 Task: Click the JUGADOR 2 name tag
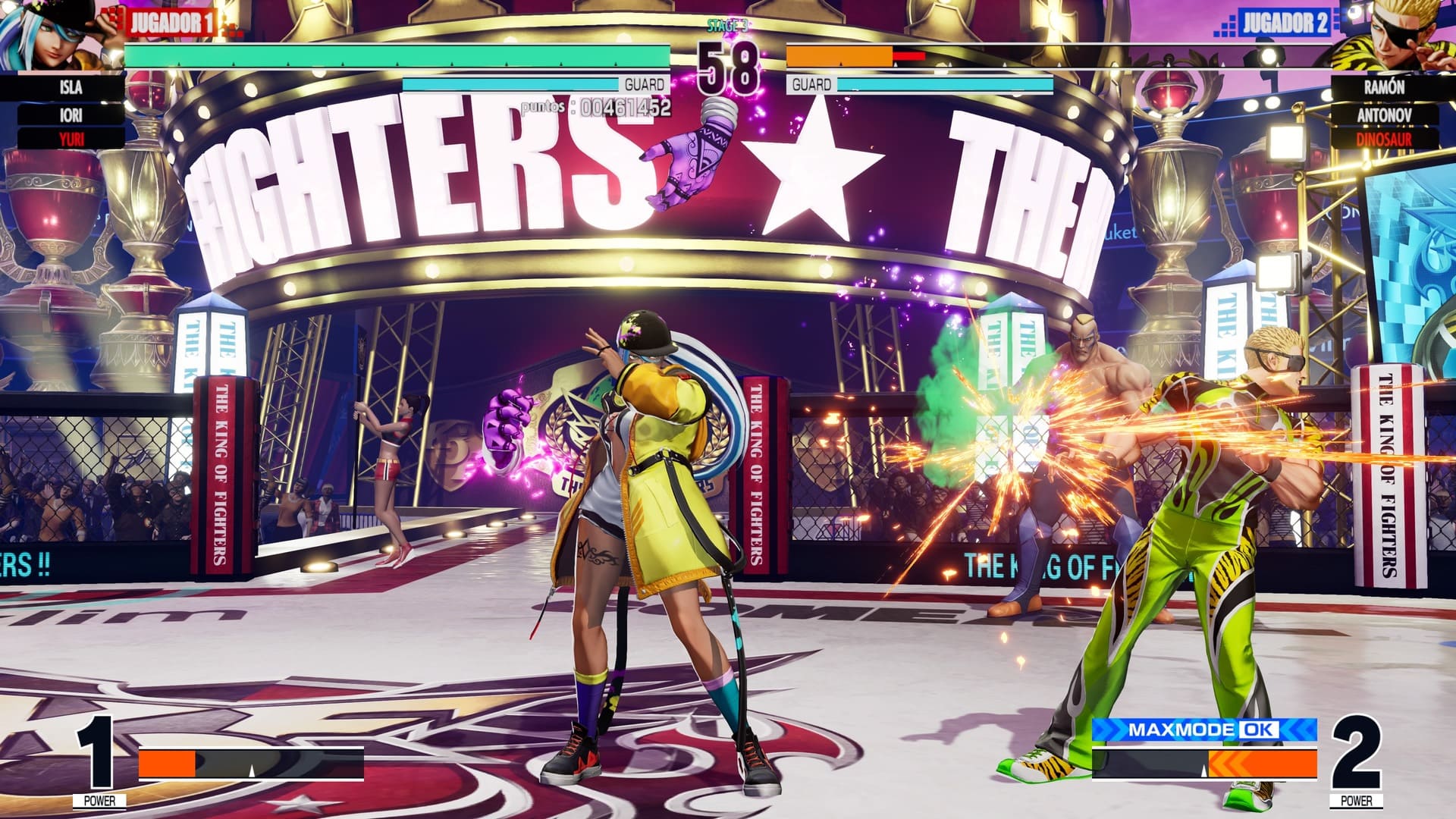click(1285, 23)
